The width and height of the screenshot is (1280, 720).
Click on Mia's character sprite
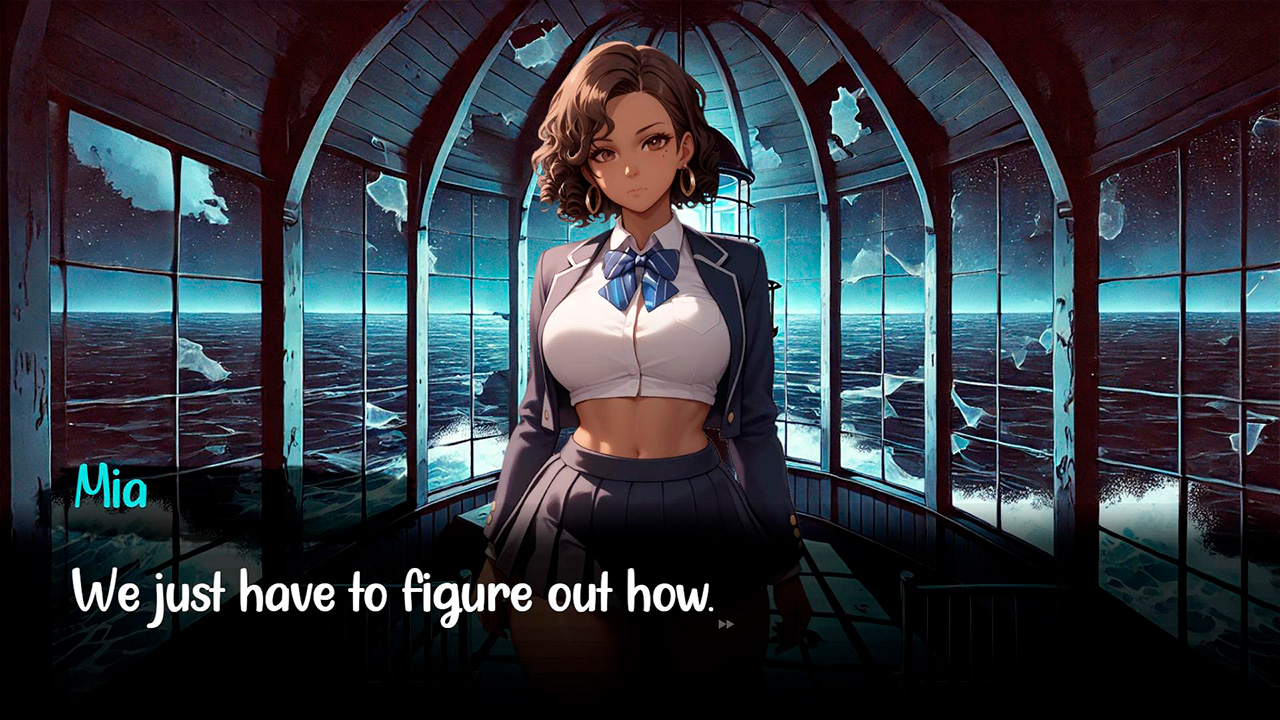pyautogui.click(x=640, y=350)
